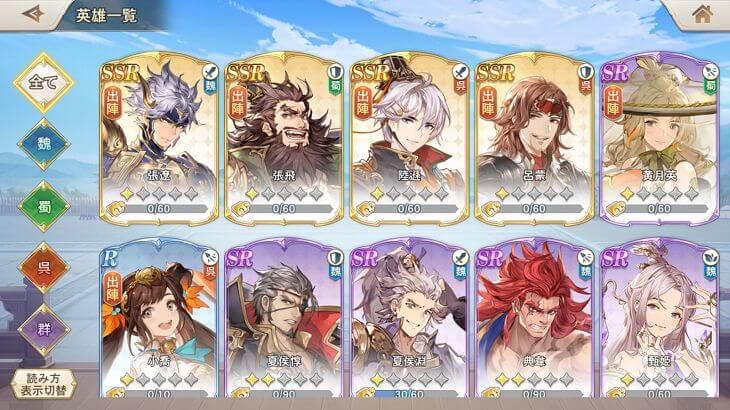Select the 張飛 SSR hero card
Screen dimensions: 730x410
coord(284,137)
